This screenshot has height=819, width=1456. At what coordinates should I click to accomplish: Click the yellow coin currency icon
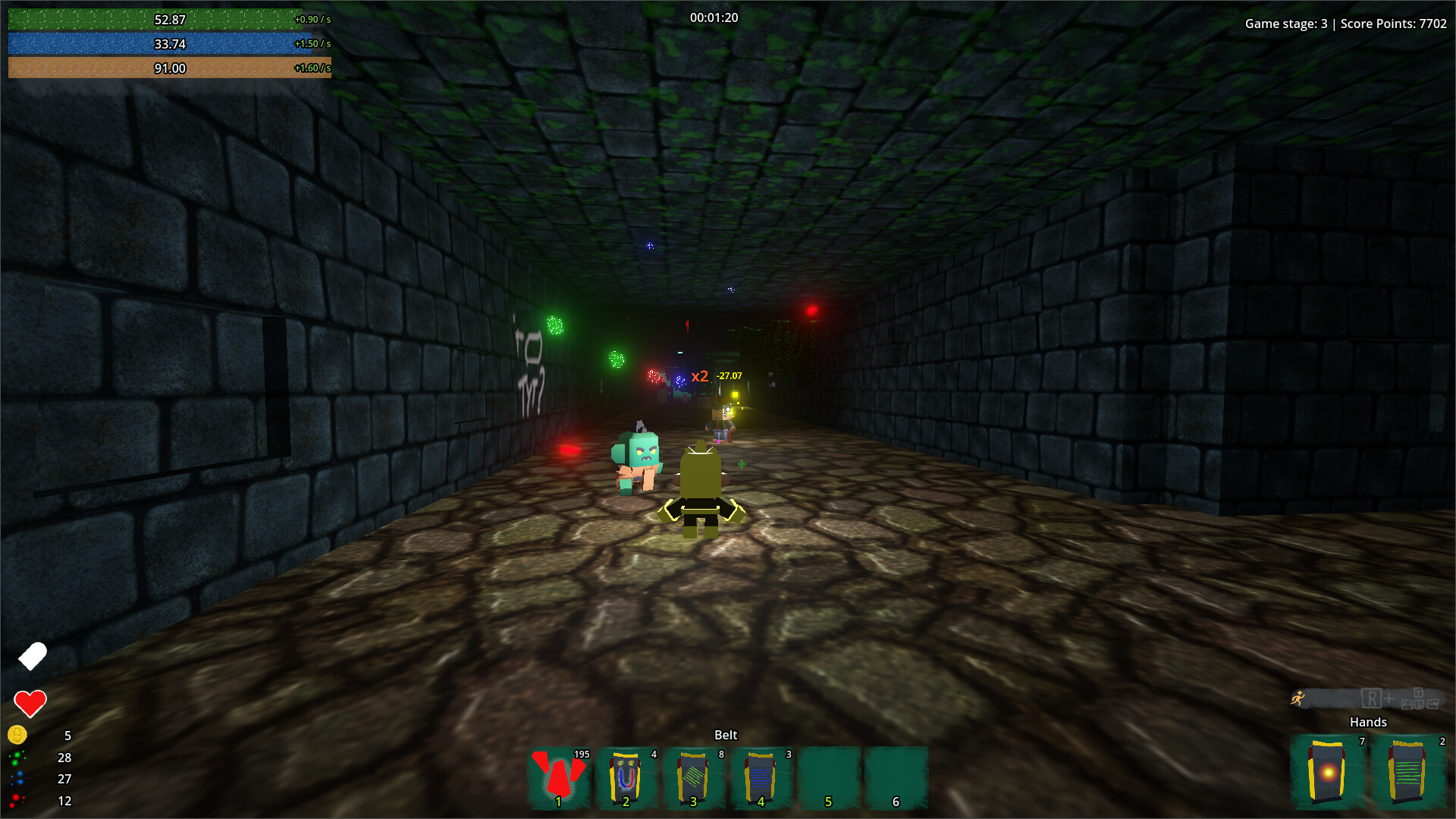[17, 736]
